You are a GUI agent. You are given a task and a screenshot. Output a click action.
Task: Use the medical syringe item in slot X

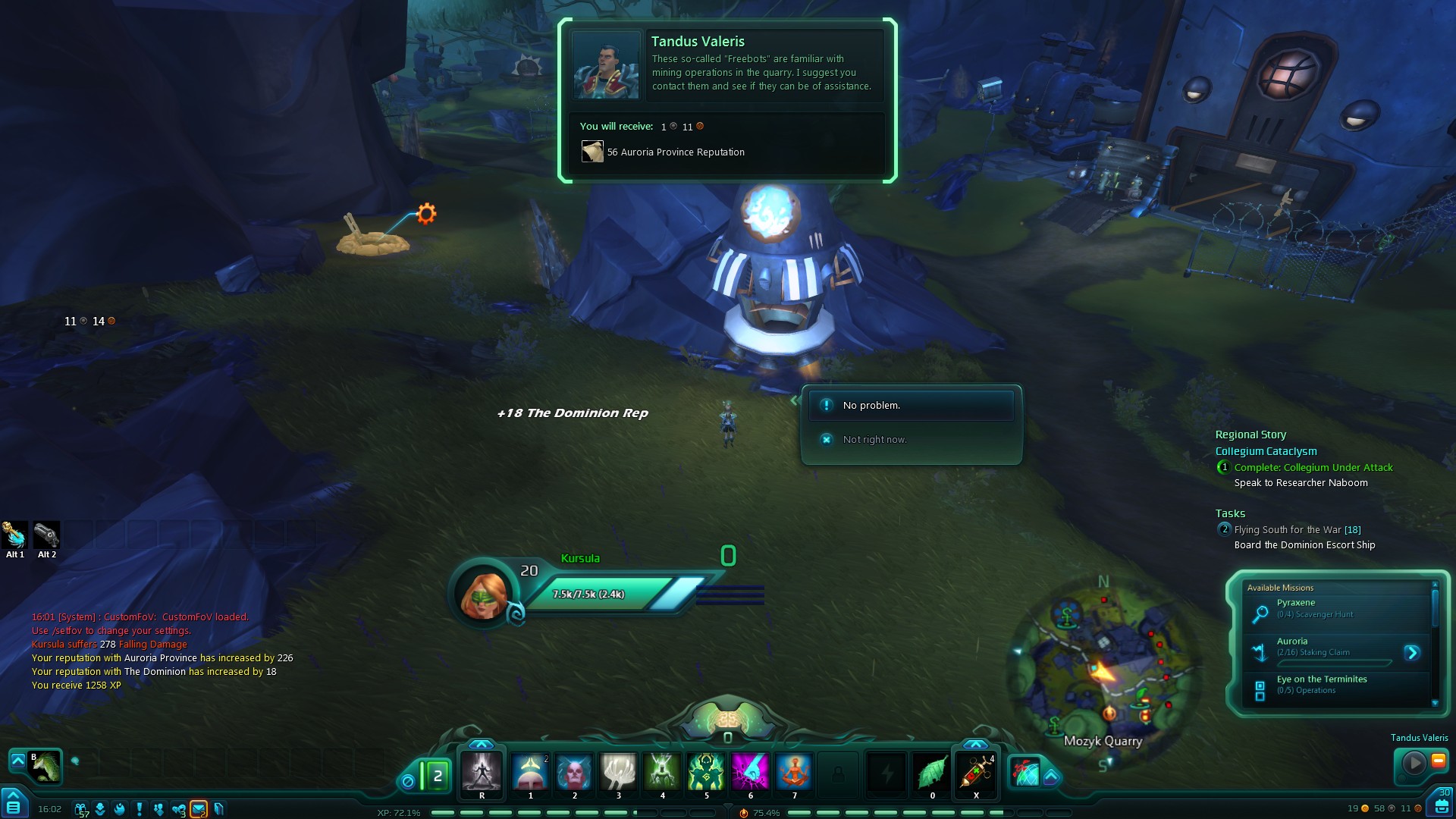(976, 772)
